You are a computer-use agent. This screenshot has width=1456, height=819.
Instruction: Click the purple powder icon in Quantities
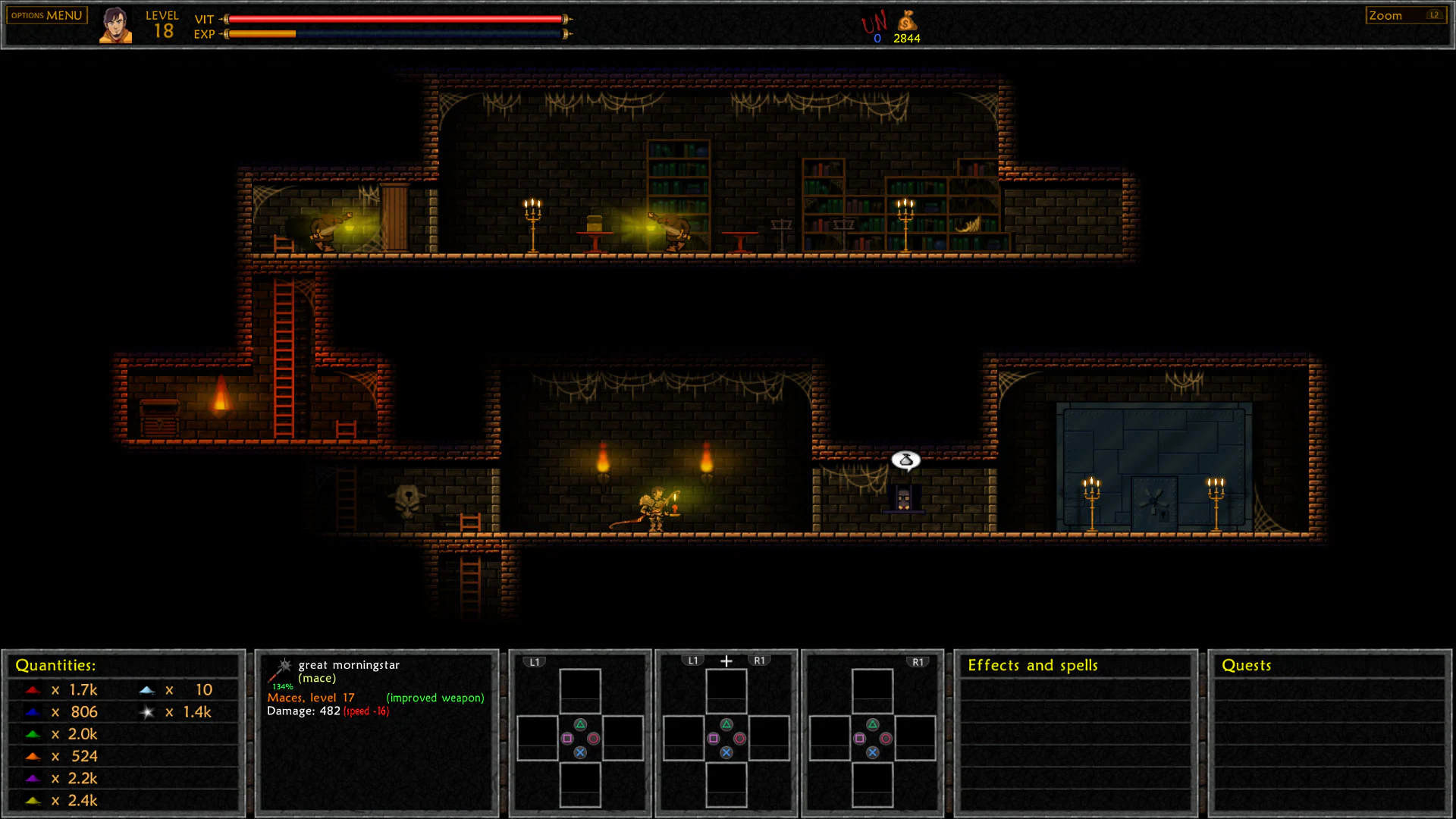click(32, 777)
